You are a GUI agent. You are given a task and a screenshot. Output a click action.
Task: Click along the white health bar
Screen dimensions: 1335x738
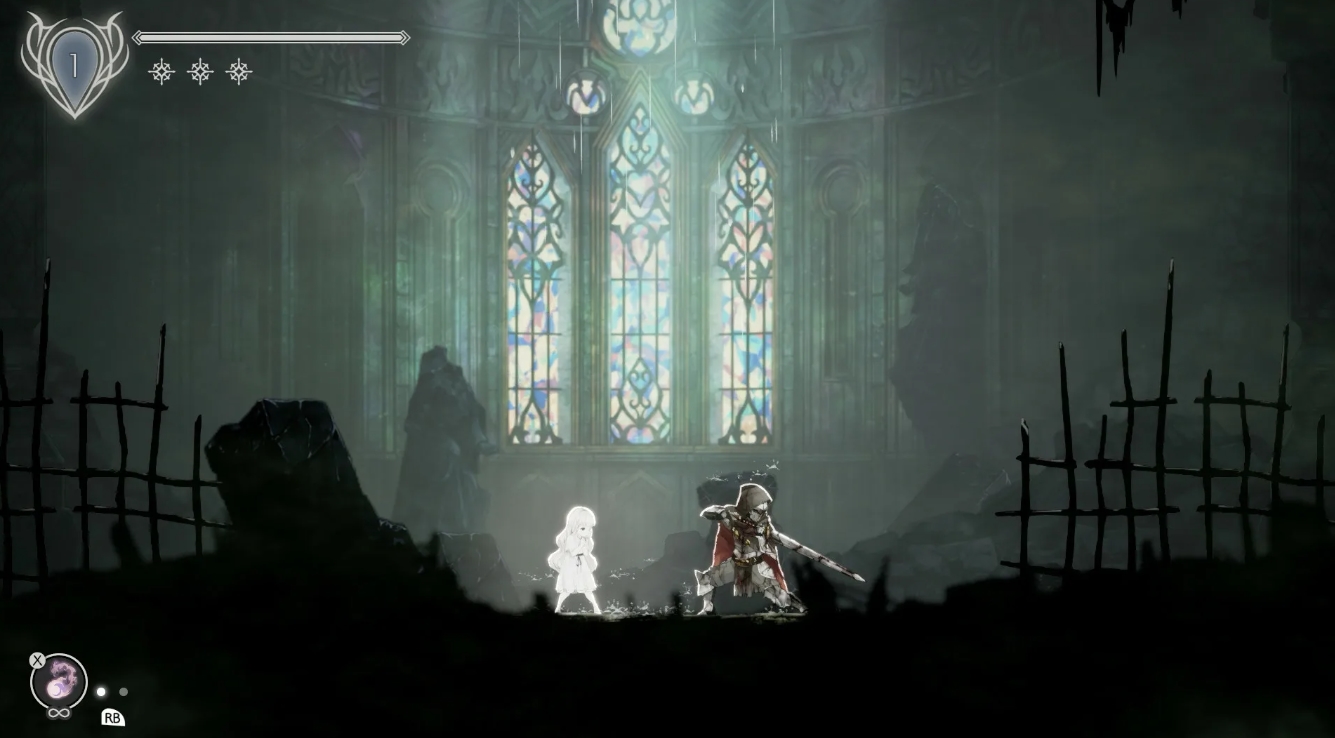pyautogui.click(x=270, y=37)
